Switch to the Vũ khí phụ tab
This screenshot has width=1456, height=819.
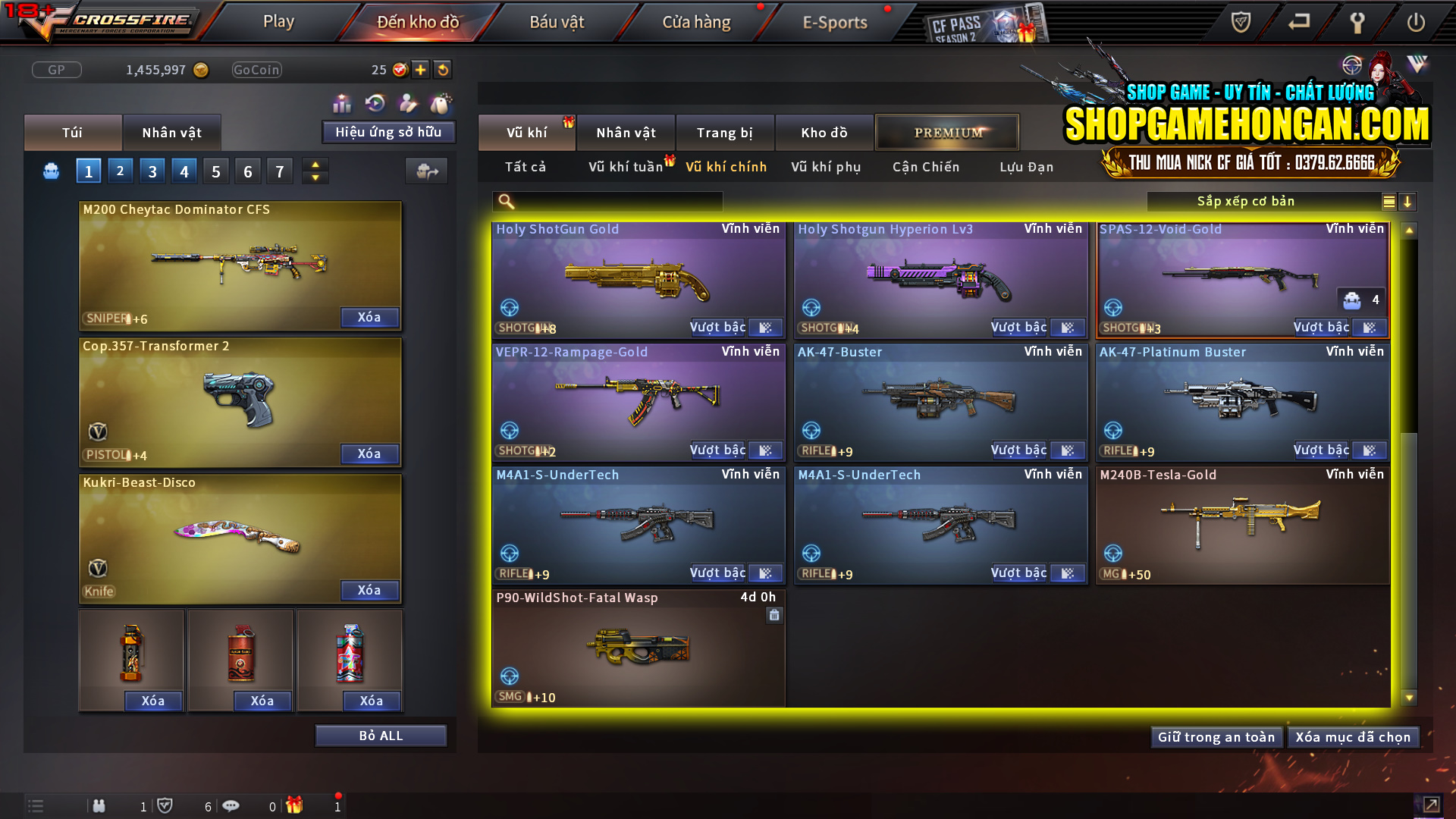coord(825,167)
